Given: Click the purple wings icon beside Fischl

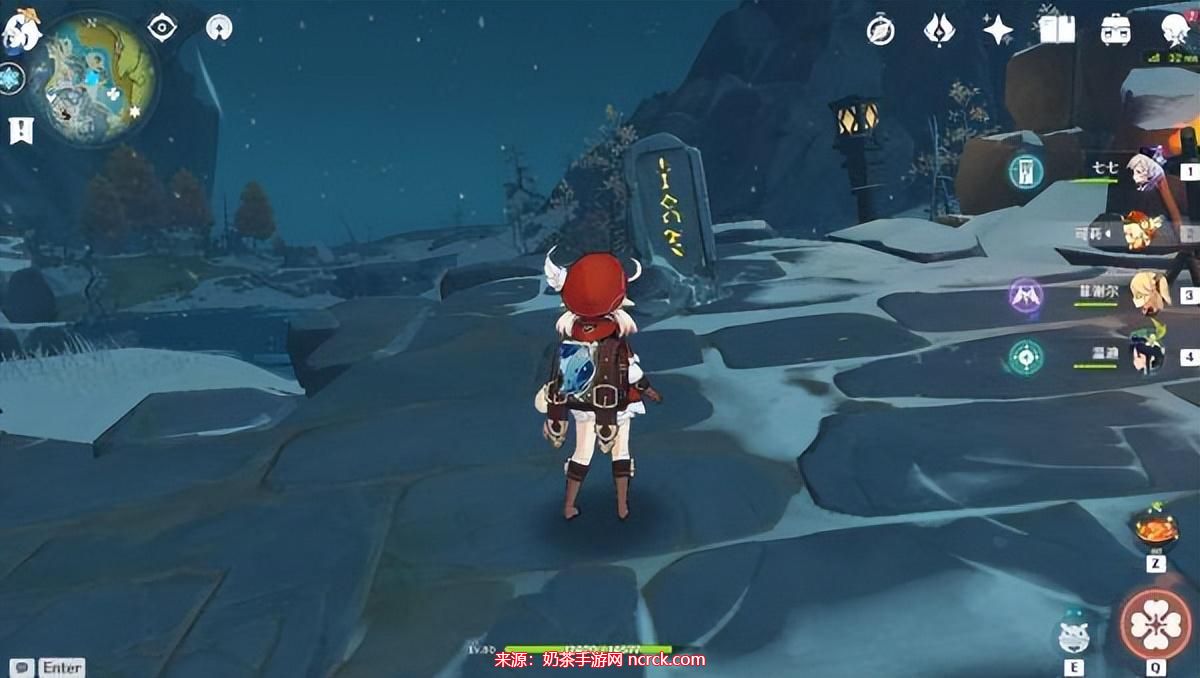Looking at the screenshot, I should coord(1026,295).
